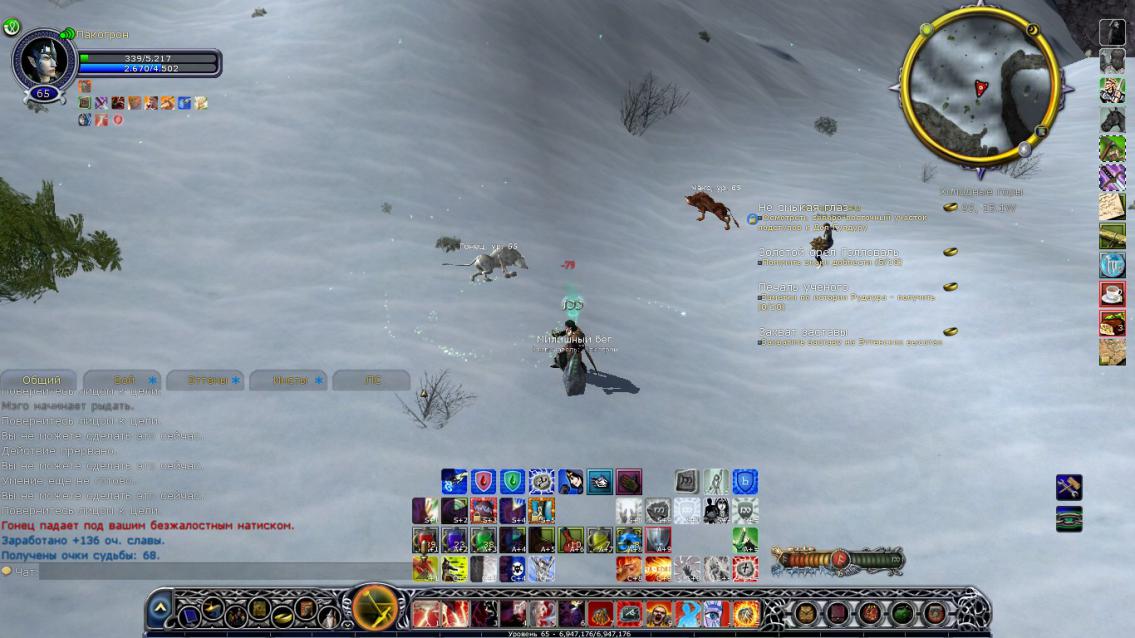Click the golden bow emblem on the main bar

tap(377, 607)
